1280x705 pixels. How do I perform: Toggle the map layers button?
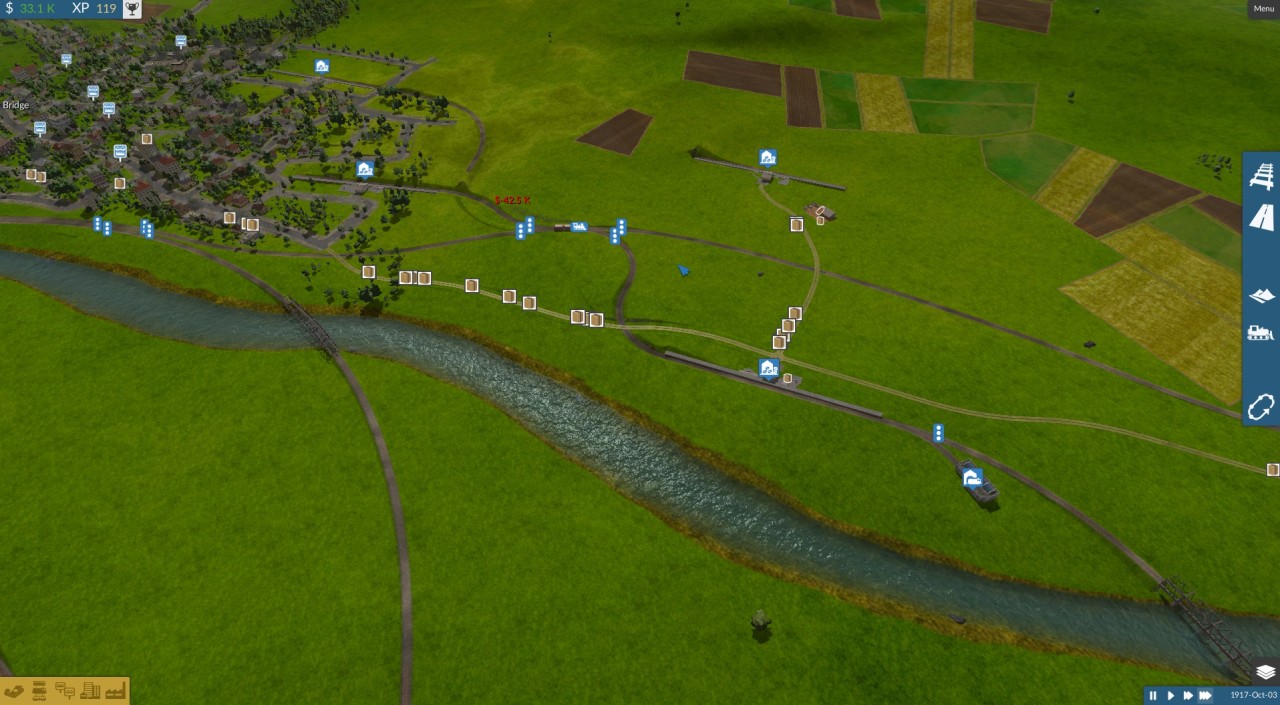[x=1265, y=672]
